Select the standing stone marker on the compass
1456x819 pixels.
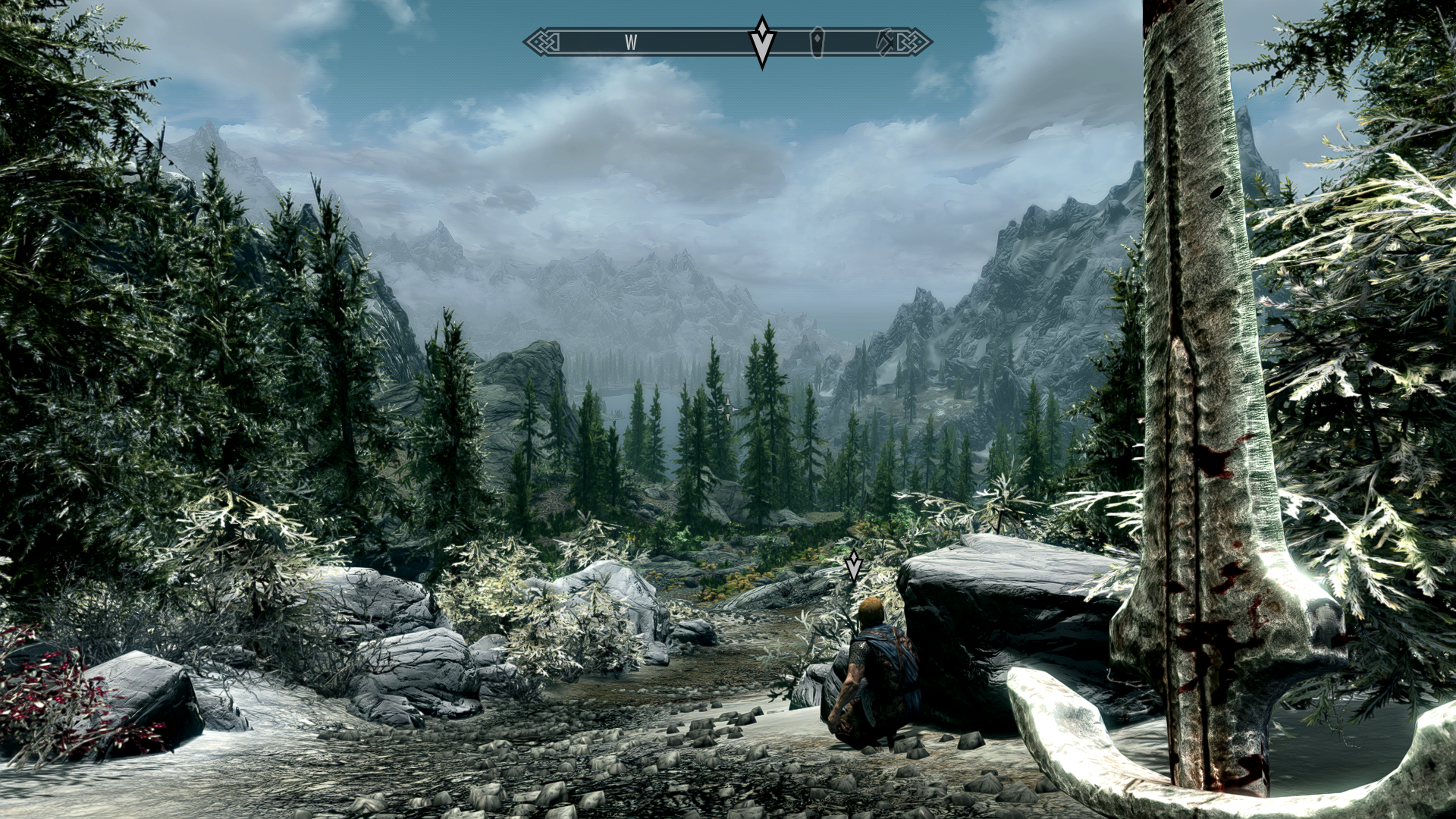pos(817,42)
